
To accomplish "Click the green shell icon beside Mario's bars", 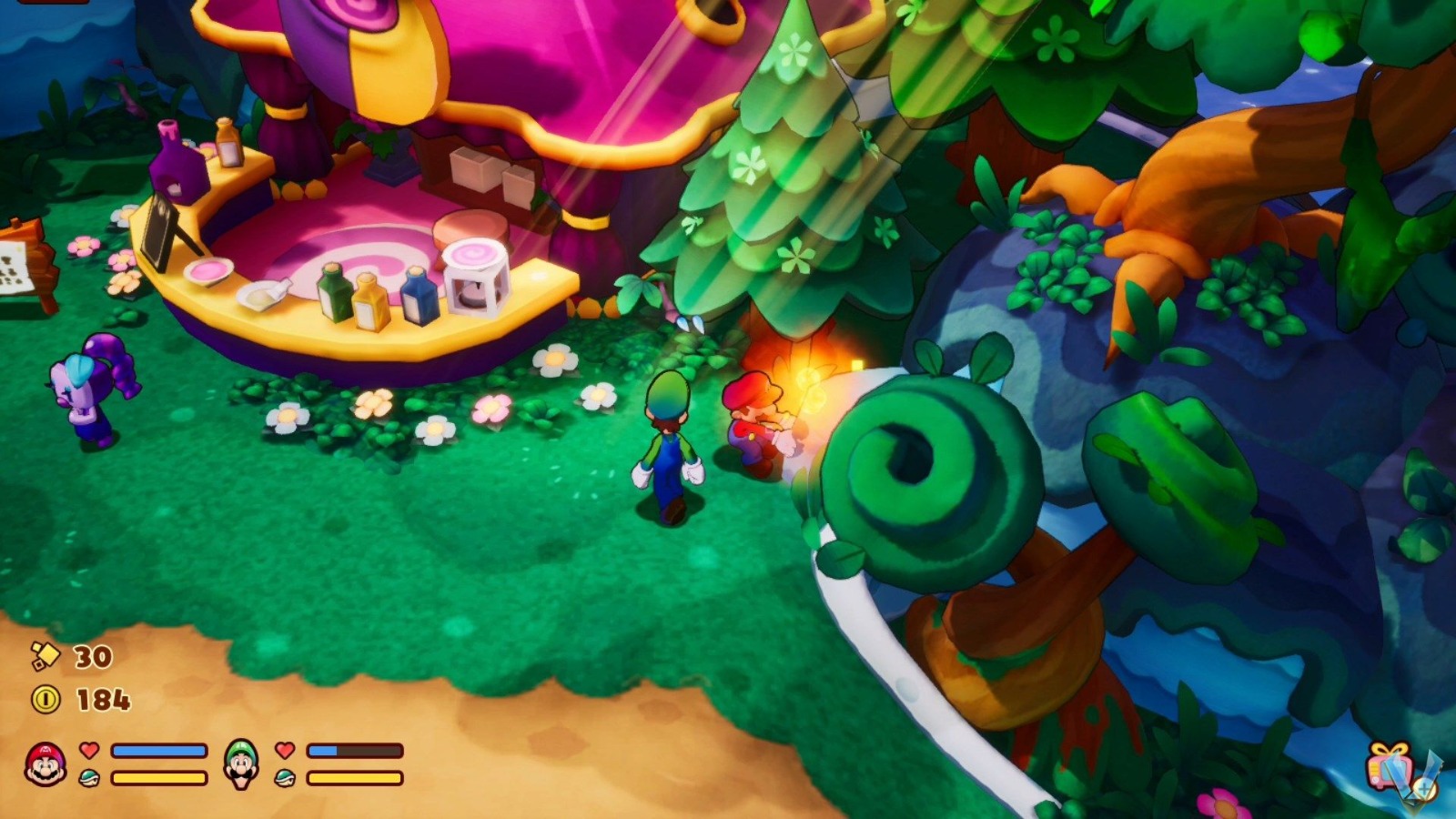I will coord(88,780).
